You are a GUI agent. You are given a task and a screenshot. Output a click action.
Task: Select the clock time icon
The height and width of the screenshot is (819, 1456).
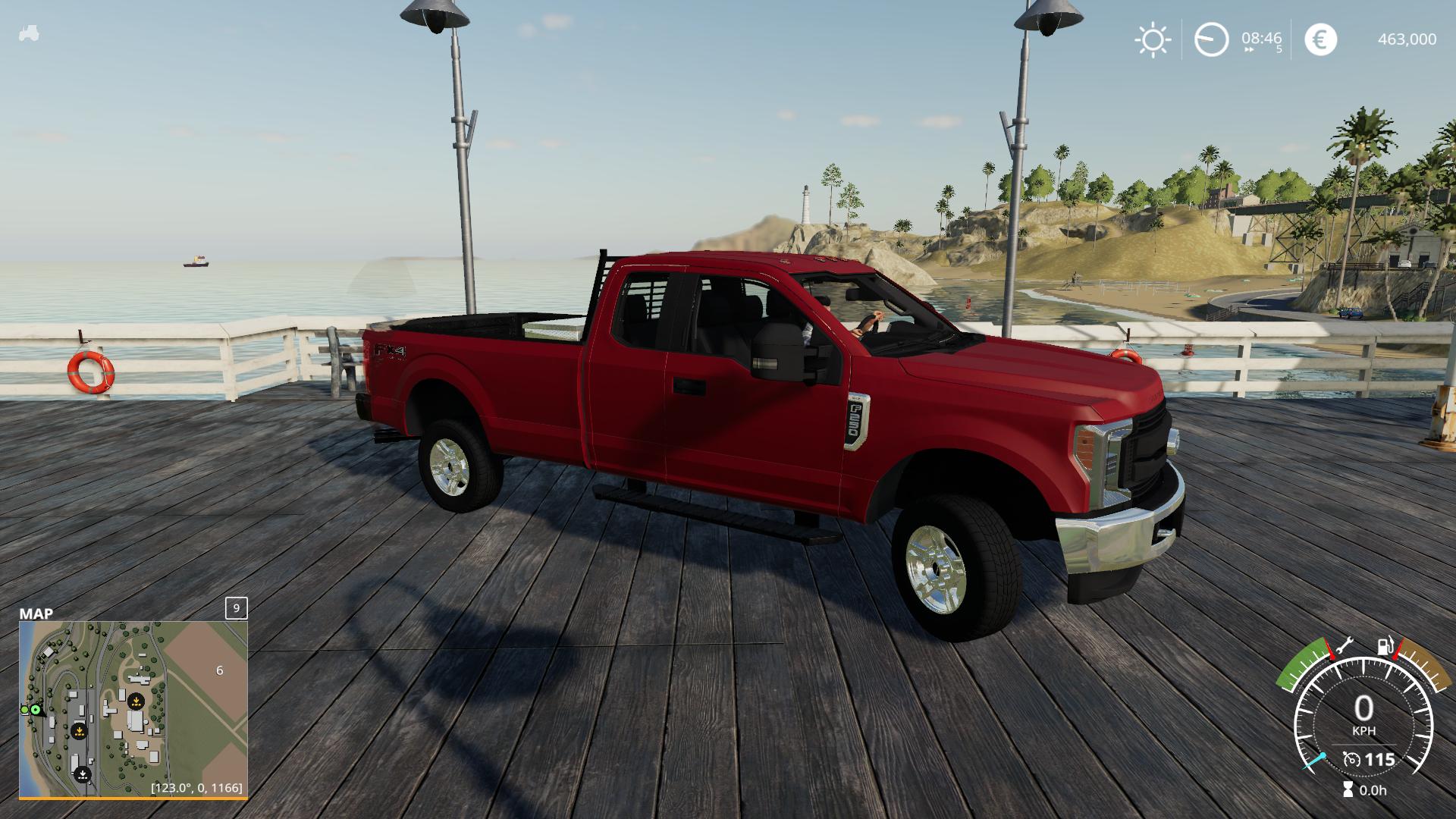[1211, 39]
